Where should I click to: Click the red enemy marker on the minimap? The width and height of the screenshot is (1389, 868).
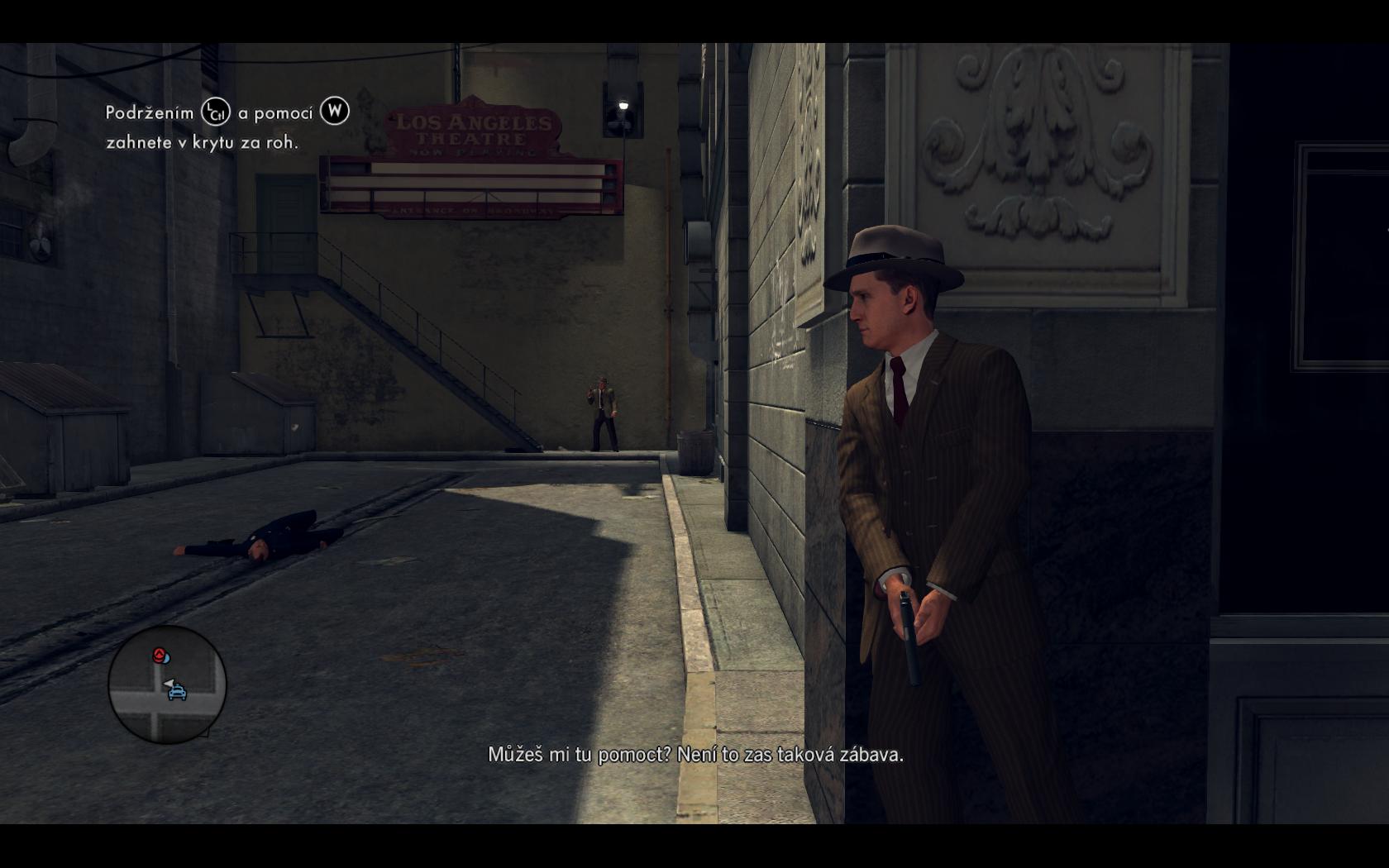pos(159,656)
